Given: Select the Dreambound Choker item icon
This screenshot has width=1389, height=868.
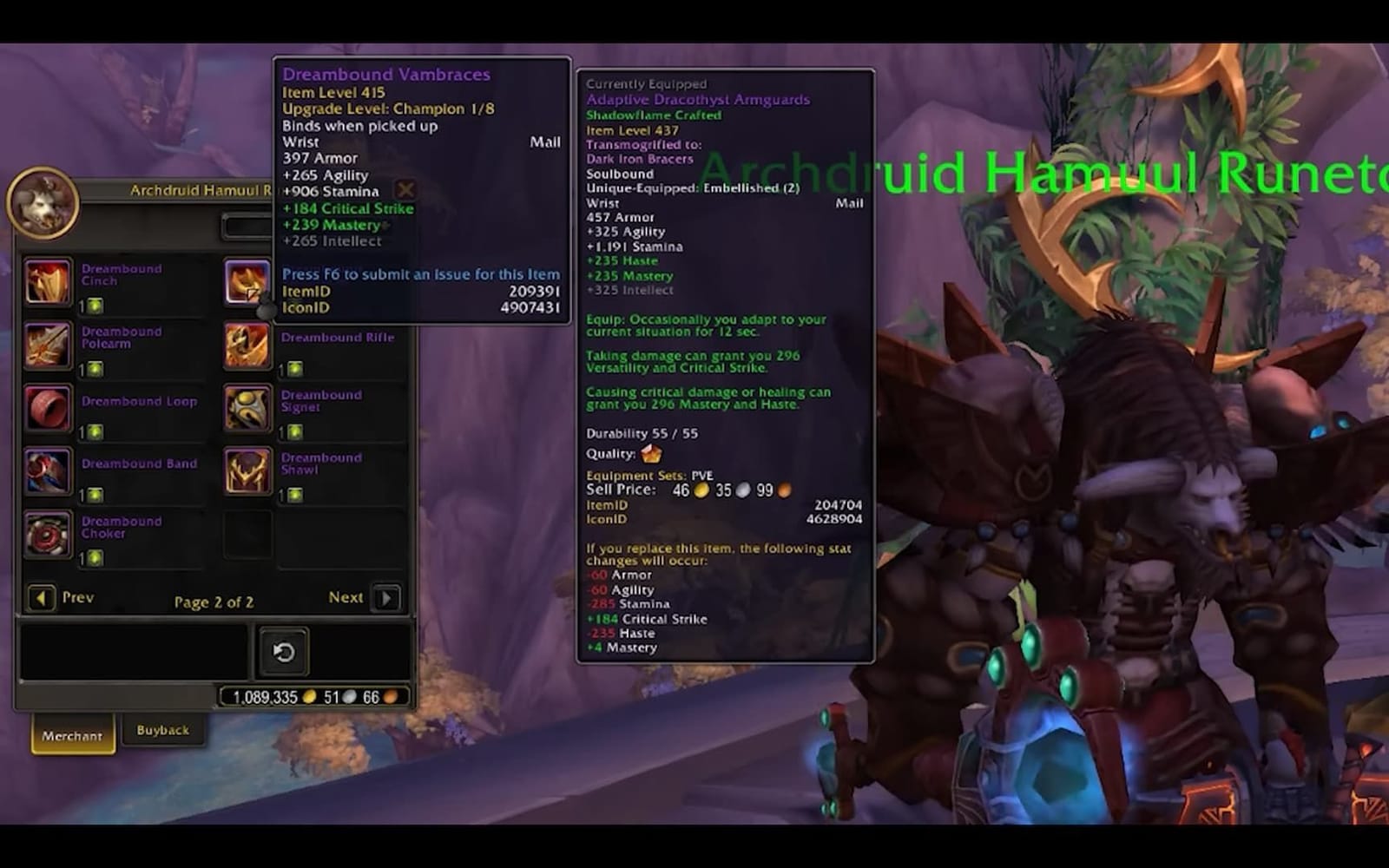Looking at the screenshot, I should [48, 535].
